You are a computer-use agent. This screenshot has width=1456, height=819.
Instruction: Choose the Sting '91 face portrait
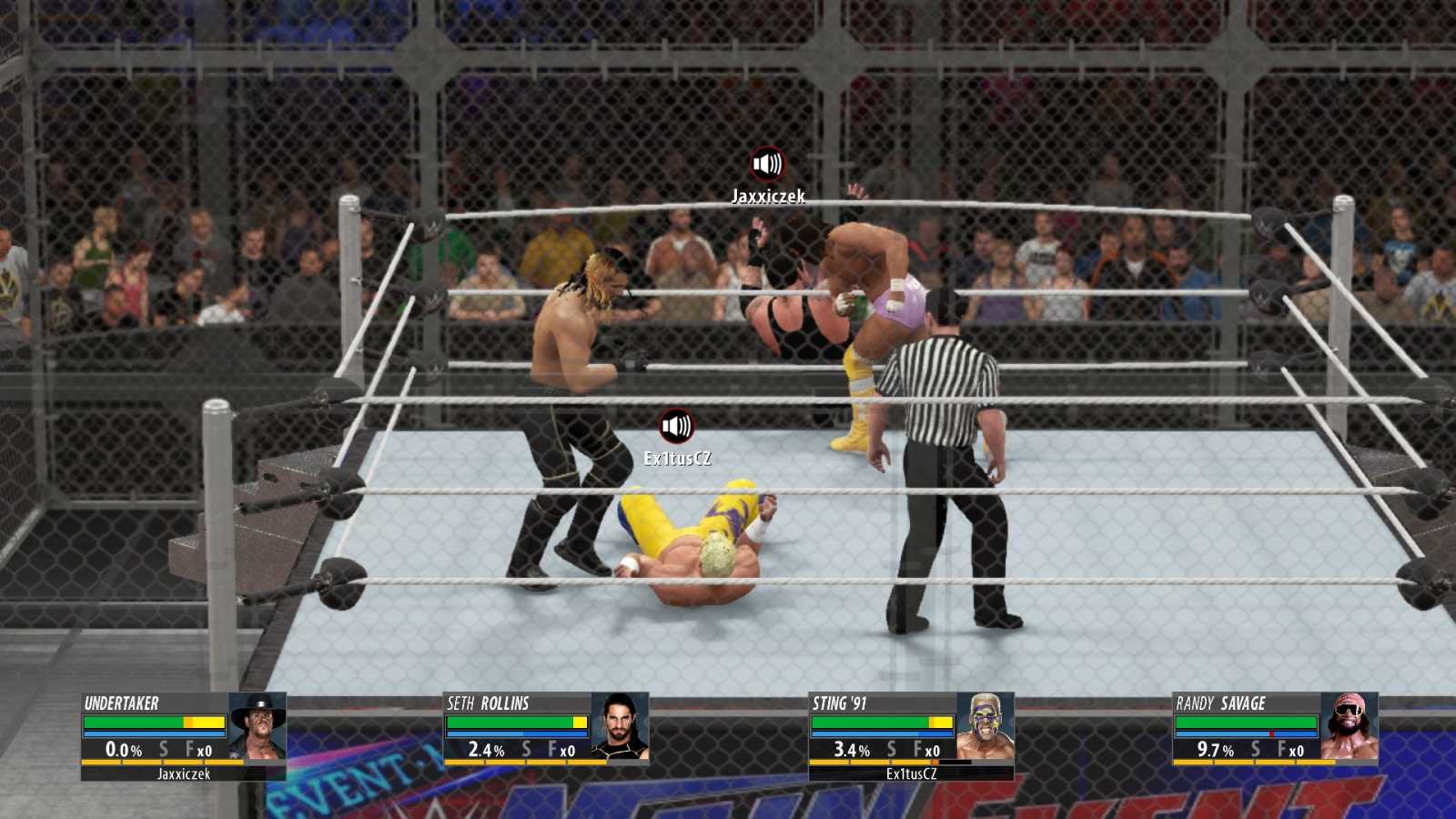[985, 726]
